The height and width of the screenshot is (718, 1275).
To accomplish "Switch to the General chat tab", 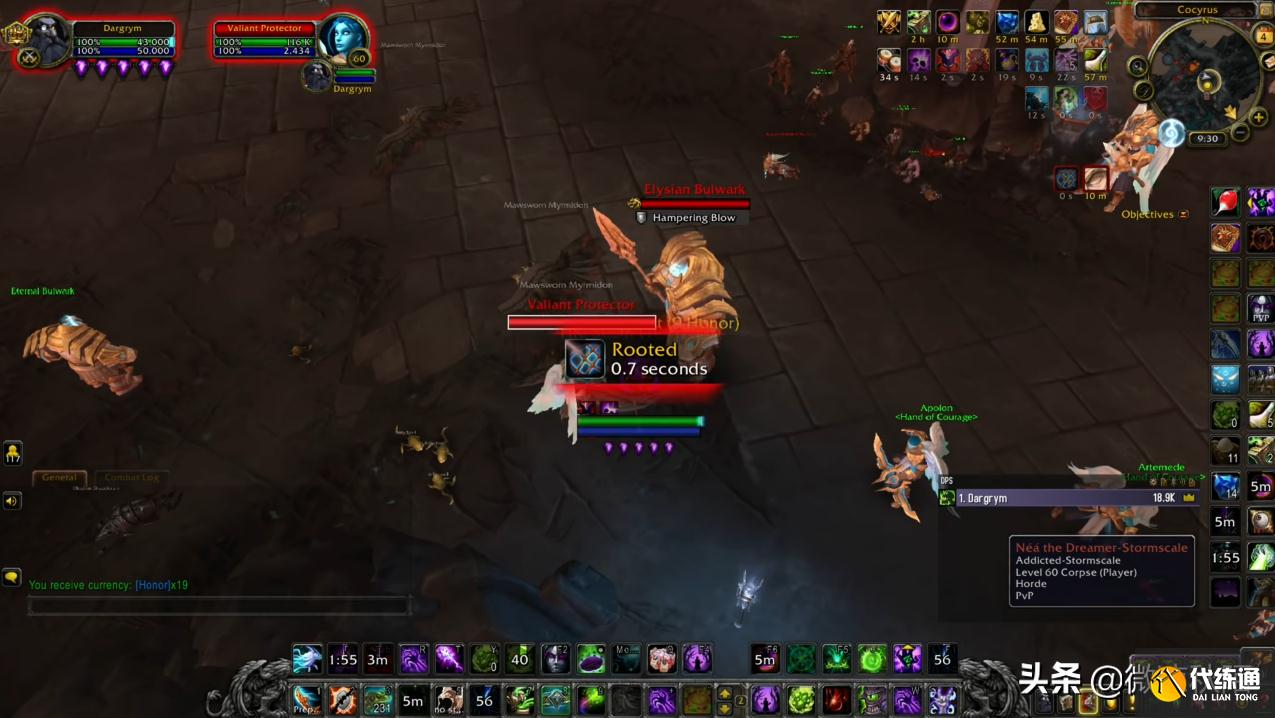I will click(x=59, y=477).
